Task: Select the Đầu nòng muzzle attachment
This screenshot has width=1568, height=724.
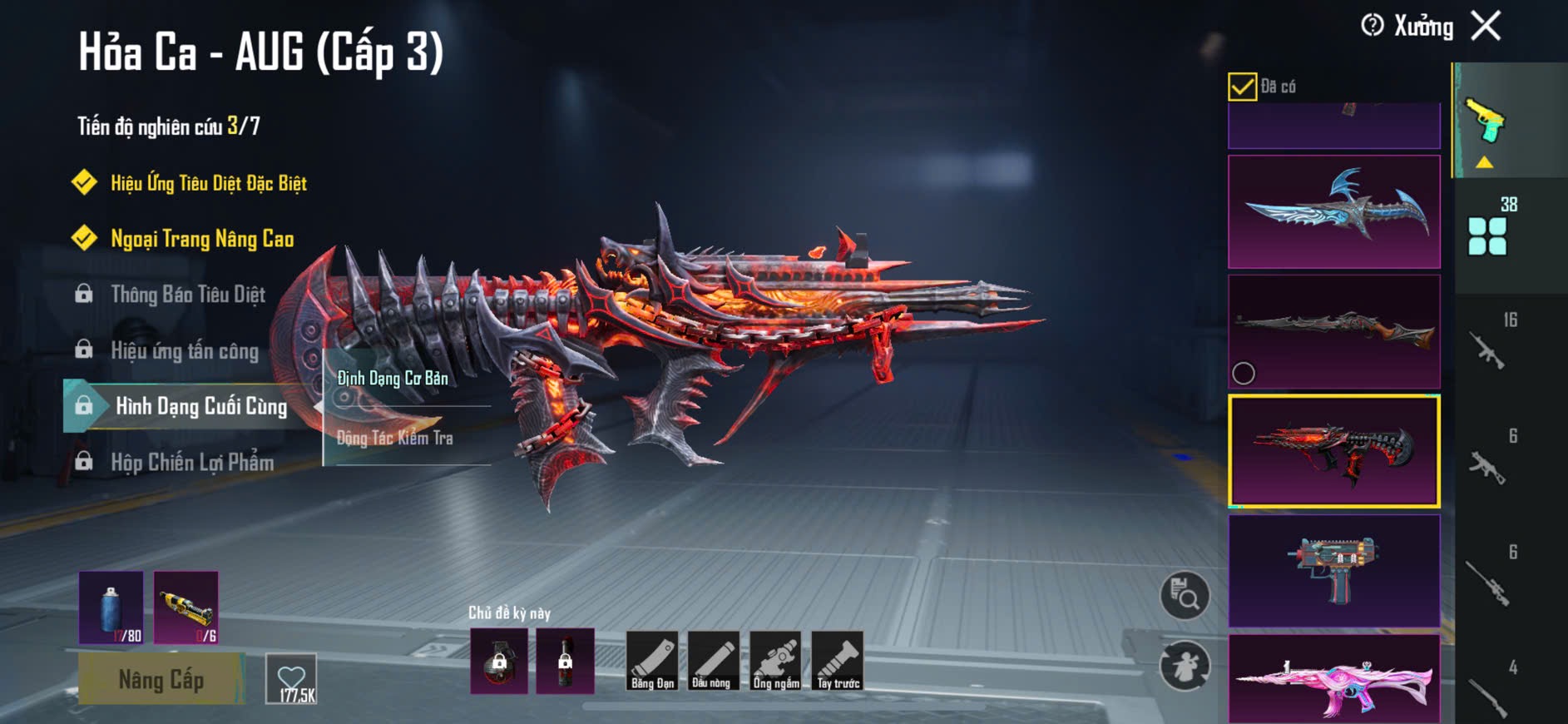Action: [713, 661]
